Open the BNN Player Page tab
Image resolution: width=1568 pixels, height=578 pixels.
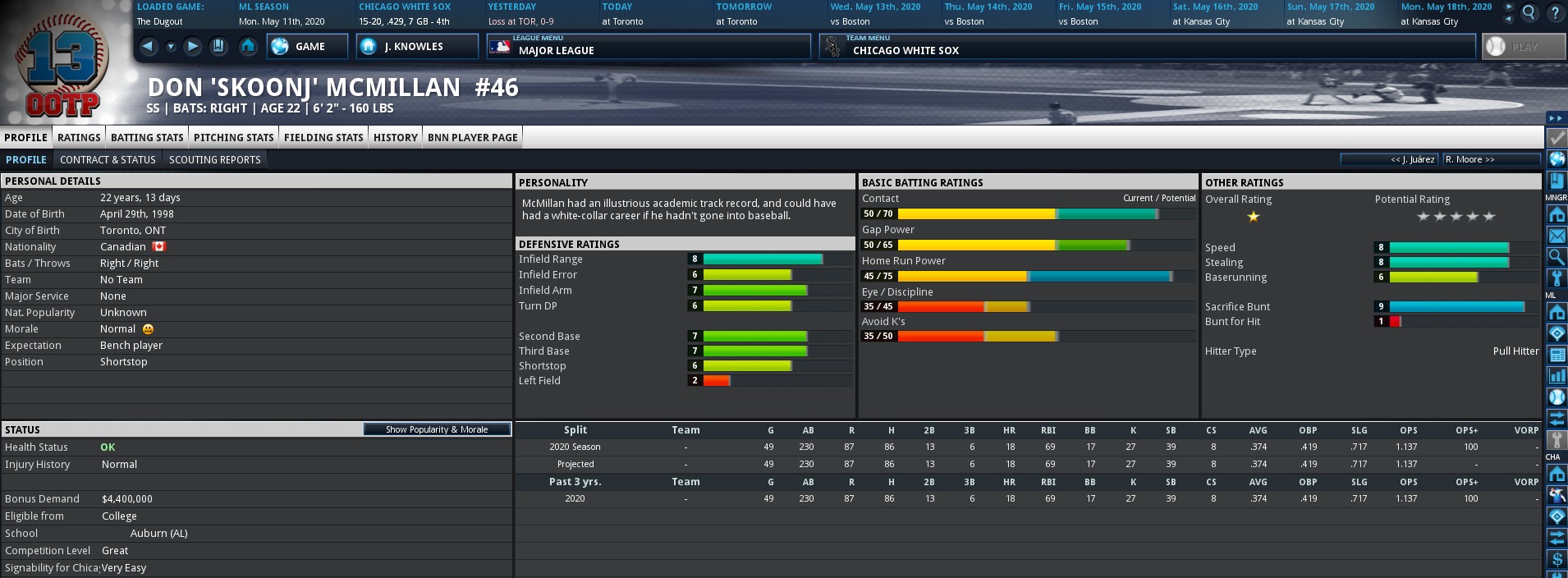tap(472, 137)
